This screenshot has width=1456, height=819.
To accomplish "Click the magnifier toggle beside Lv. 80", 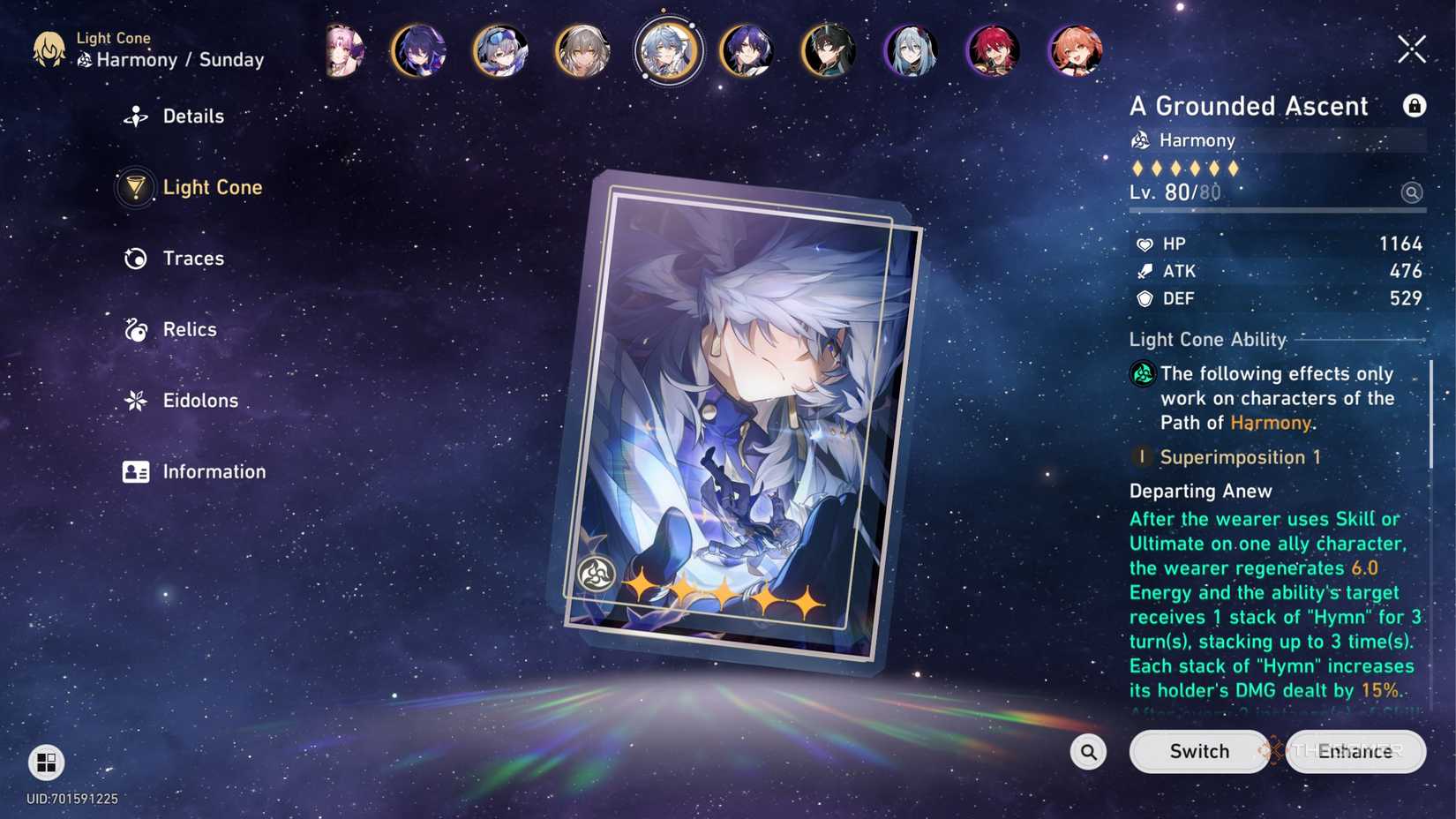I will pyautogui.click(x=1411, y=192).
